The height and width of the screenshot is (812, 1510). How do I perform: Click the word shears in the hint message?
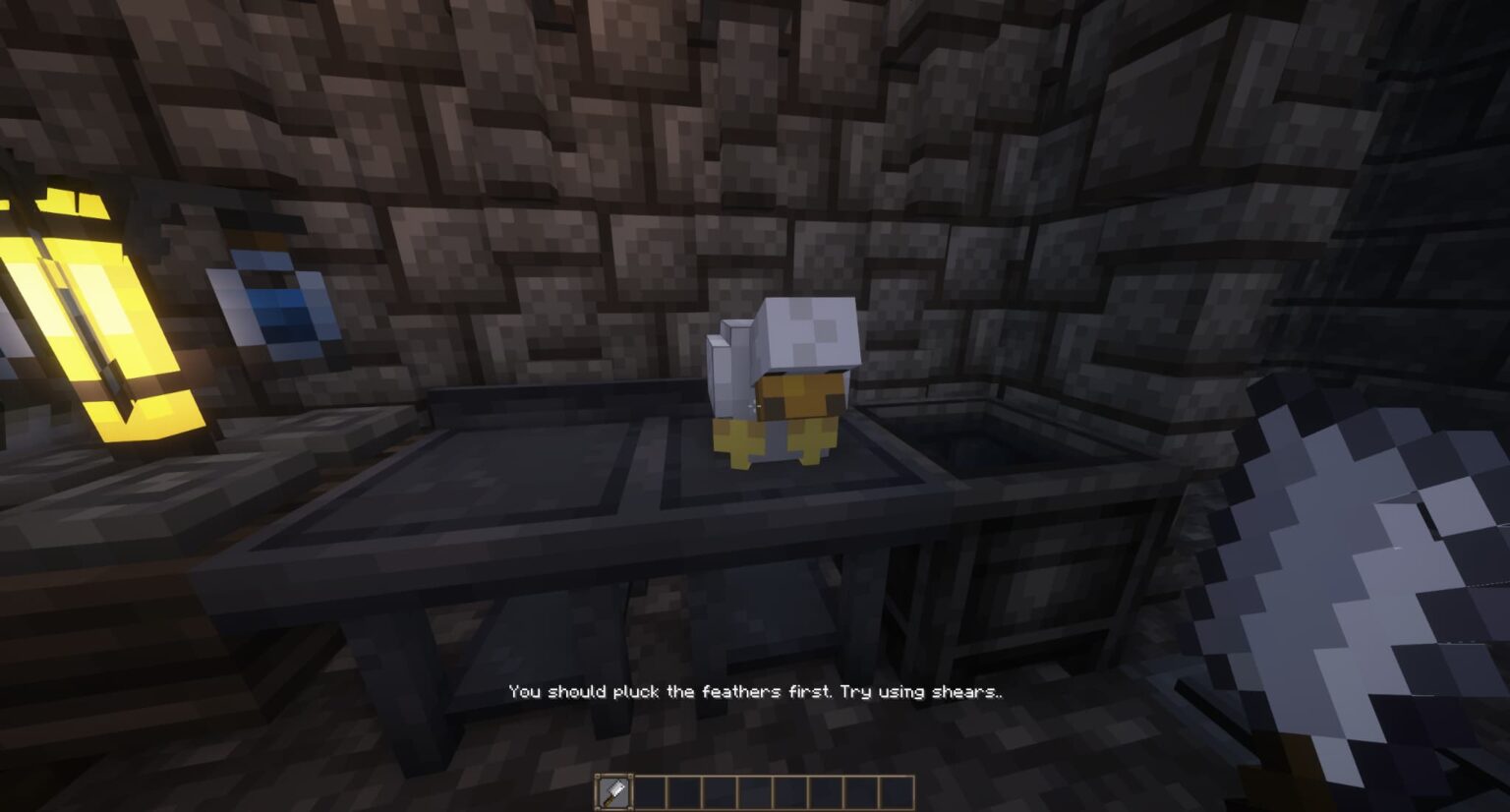pos(961,691)
